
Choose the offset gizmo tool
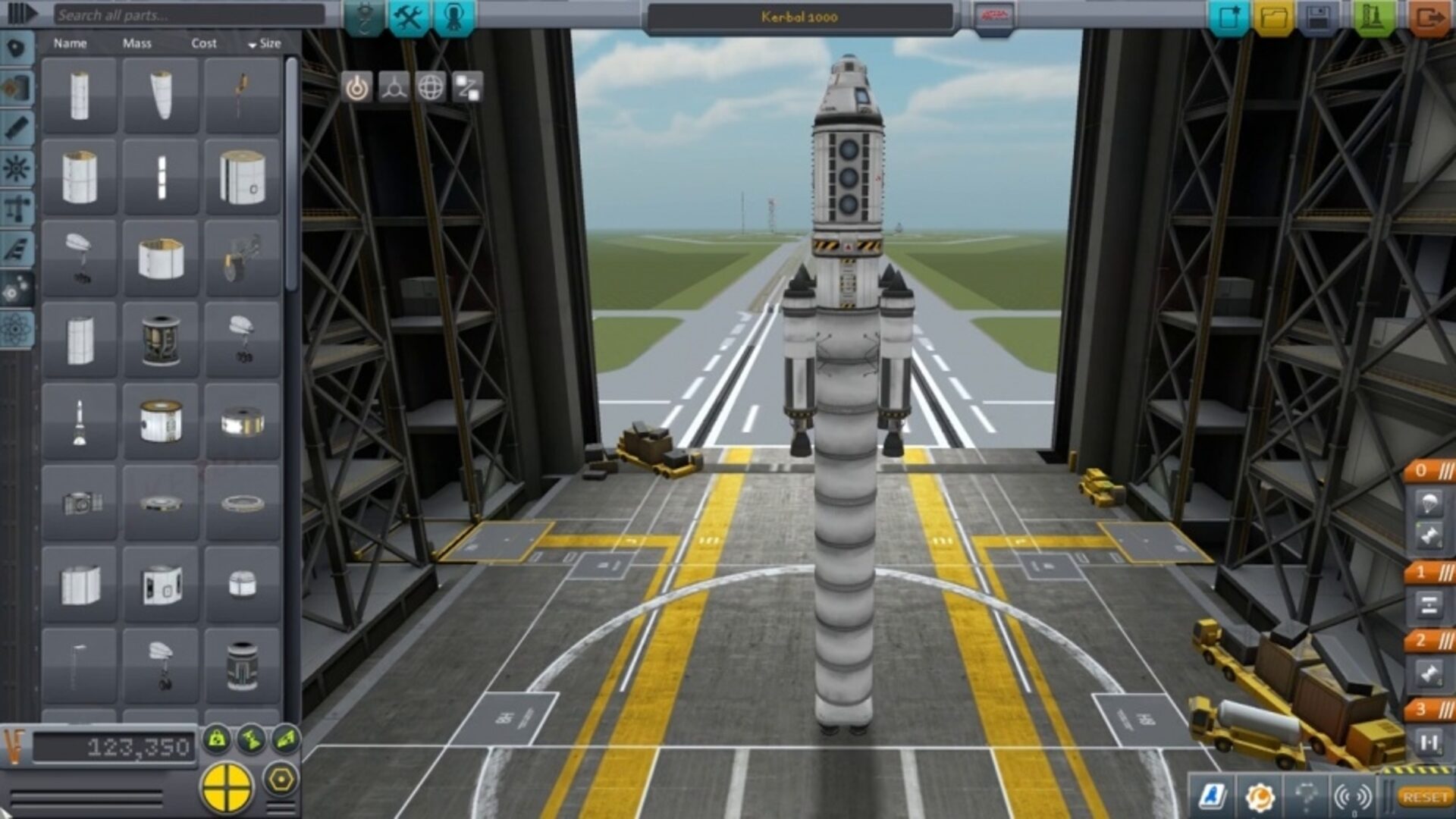click(x=394, y=88)
